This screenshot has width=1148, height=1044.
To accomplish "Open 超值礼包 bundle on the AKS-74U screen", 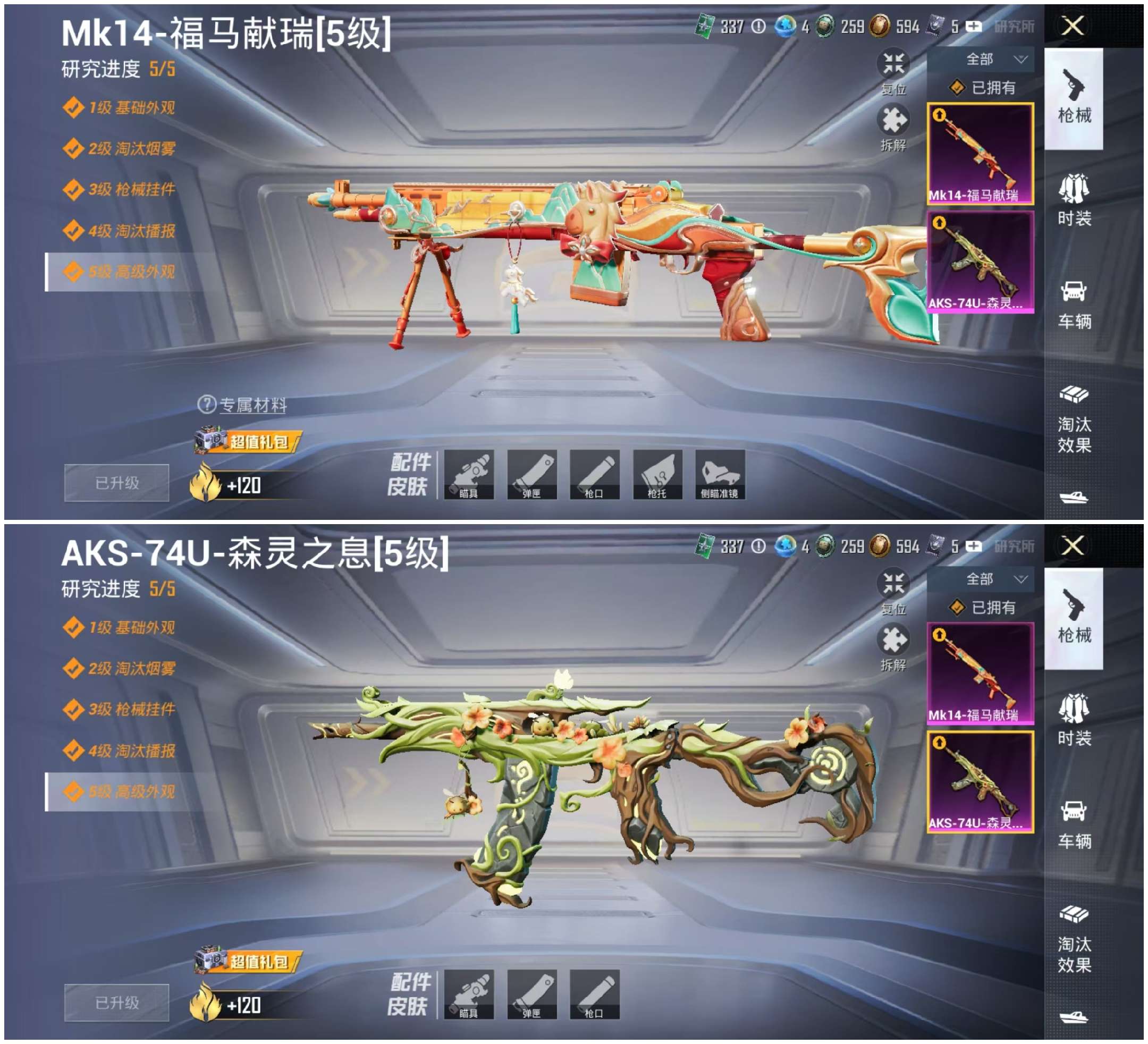I will pyautogui.click(x=248, y=962).
